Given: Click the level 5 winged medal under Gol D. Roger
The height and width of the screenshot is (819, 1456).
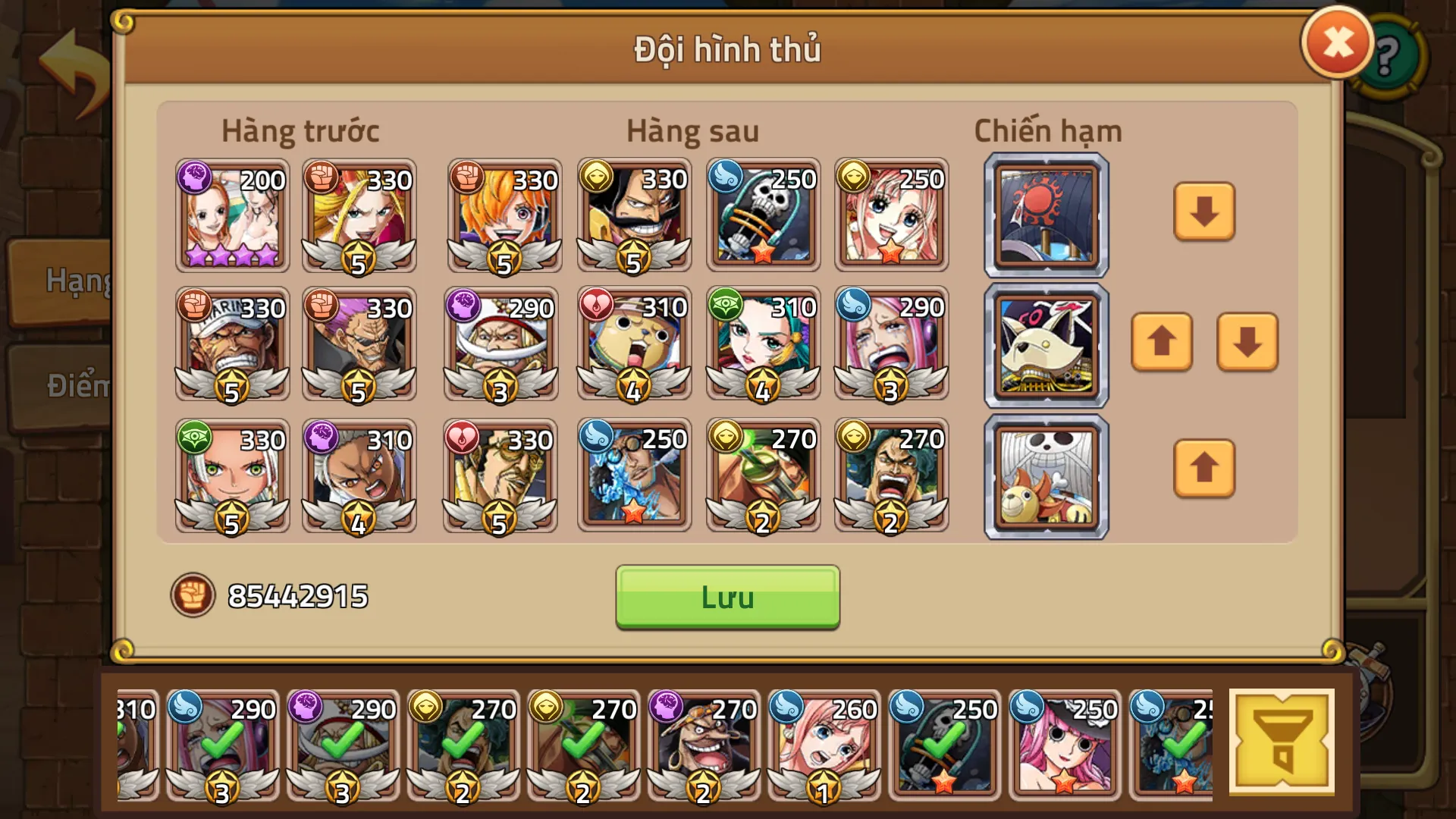Looking at the screenshot, I should pos(633,256).
